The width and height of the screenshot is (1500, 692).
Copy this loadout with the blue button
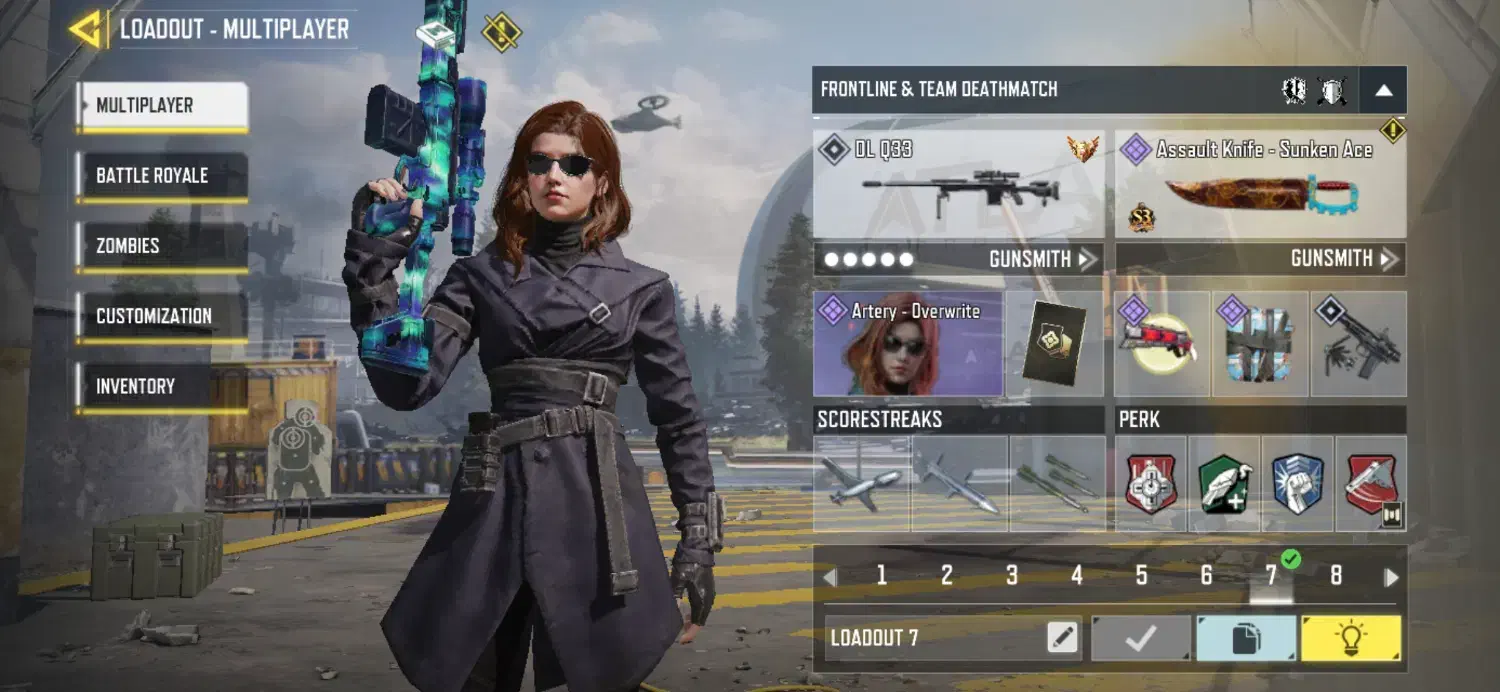coord(1246,638)
